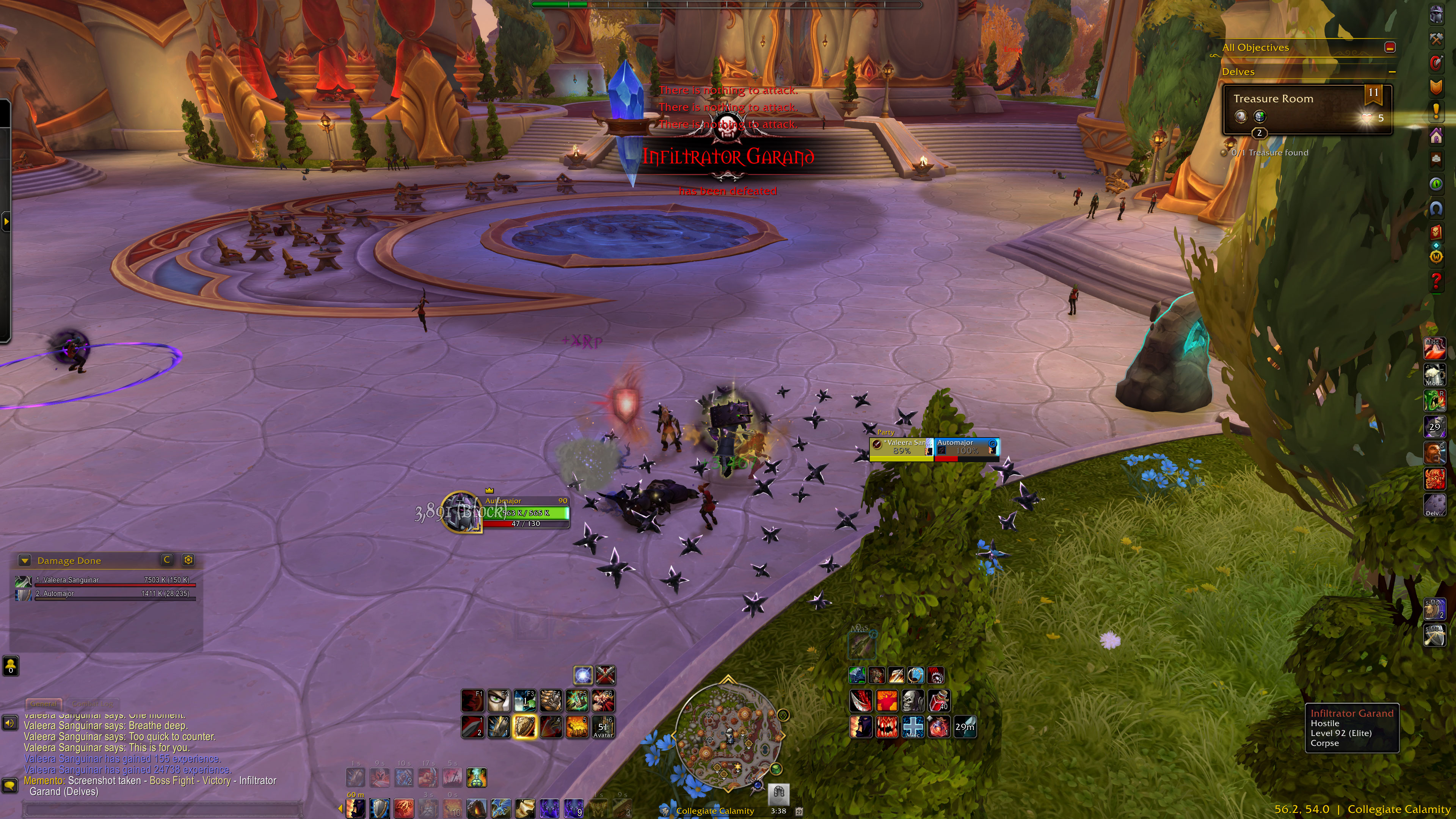Viewport: 1456px width, 819px height.
Task: Use the red potion with 40 charges
Action: 939,701
